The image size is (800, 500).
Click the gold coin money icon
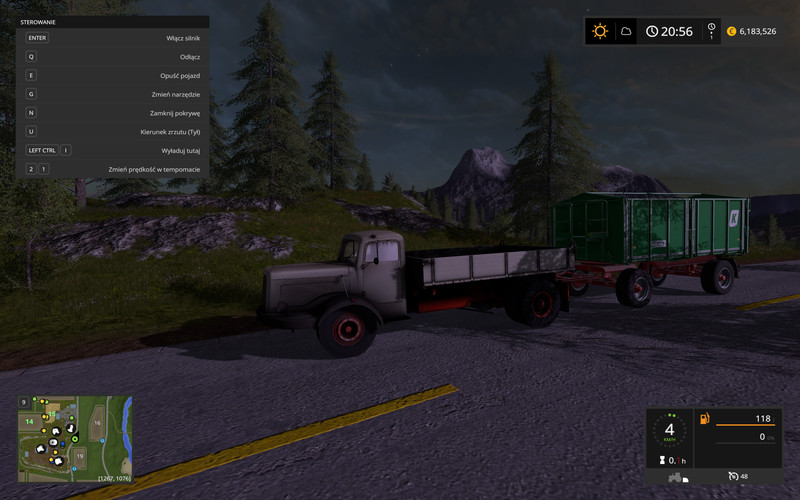tap(731, 31)
